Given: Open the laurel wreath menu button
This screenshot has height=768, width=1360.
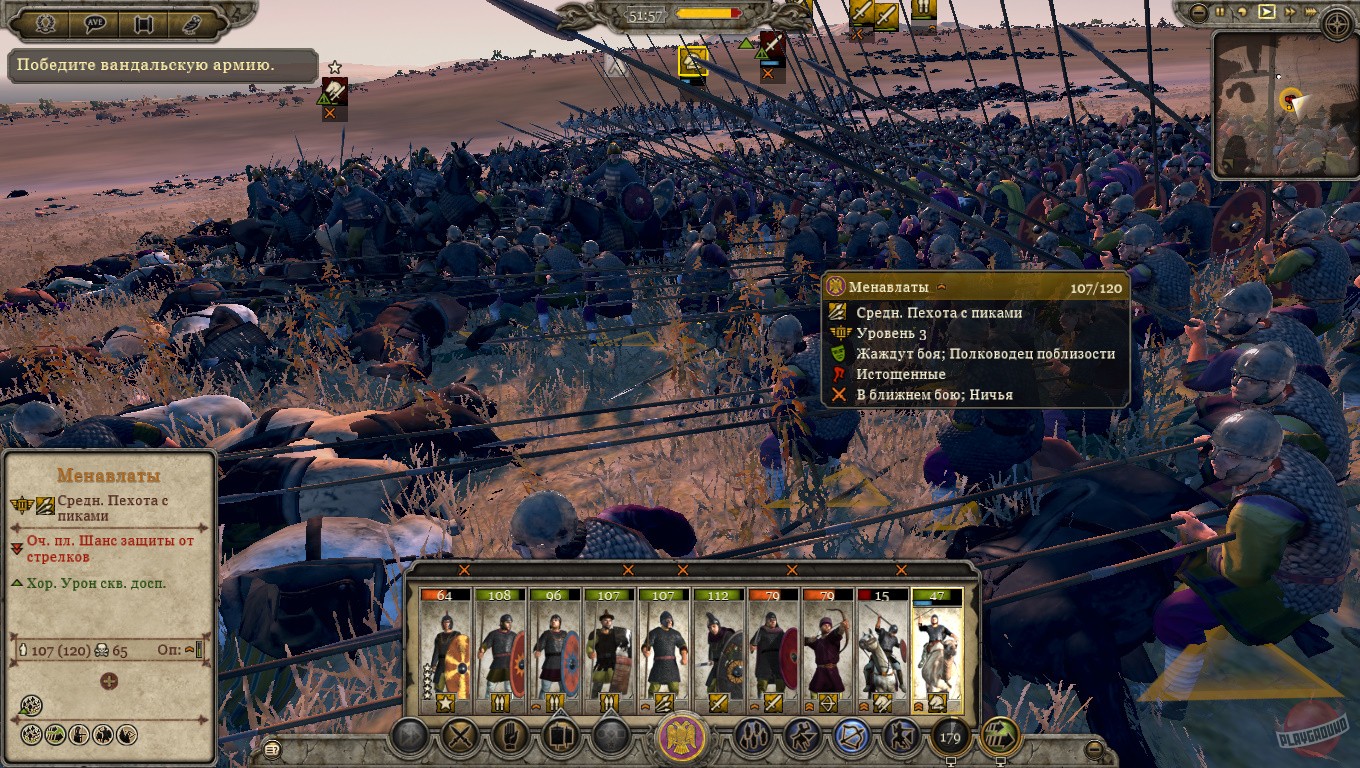Looking at the screenshot, I should pyautogui.click(x=46, y=23).
